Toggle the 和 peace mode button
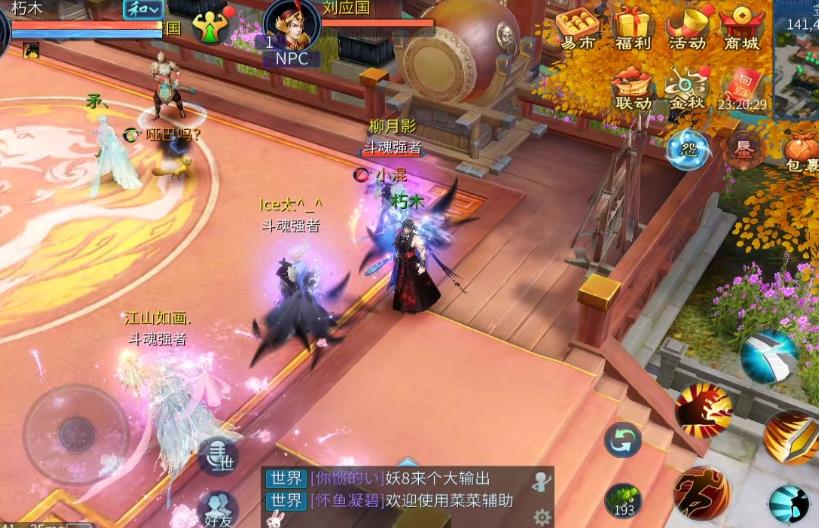819x528 pixels. (x=144, y=9)
